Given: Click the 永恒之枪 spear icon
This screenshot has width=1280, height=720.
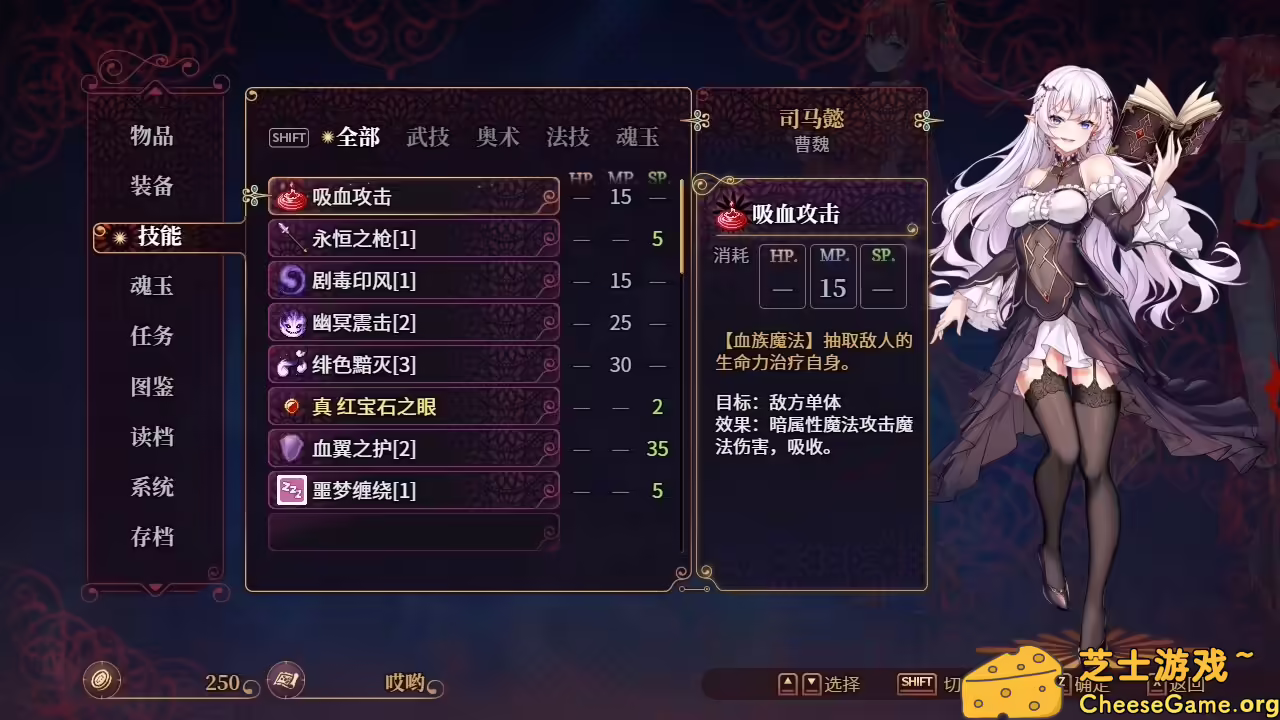Looking at the screenshot, I should pos(289,238).
